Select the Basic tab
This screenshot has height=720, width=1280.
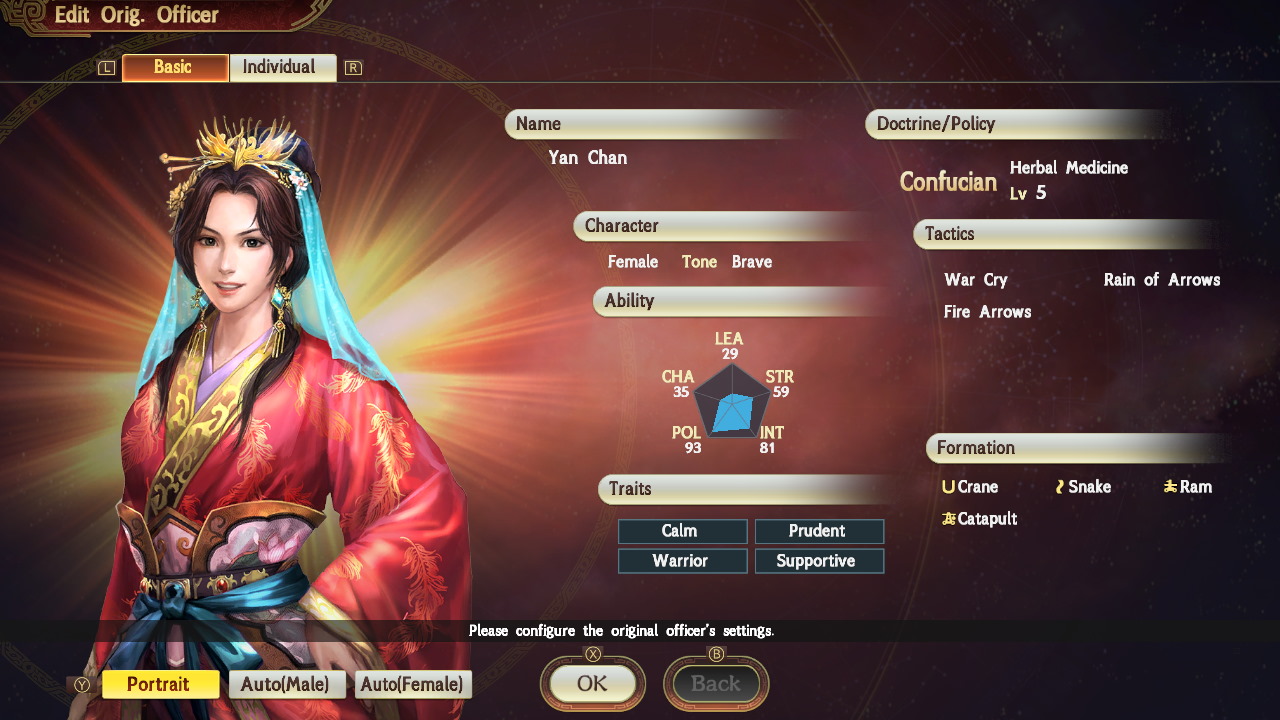[174, 67]
